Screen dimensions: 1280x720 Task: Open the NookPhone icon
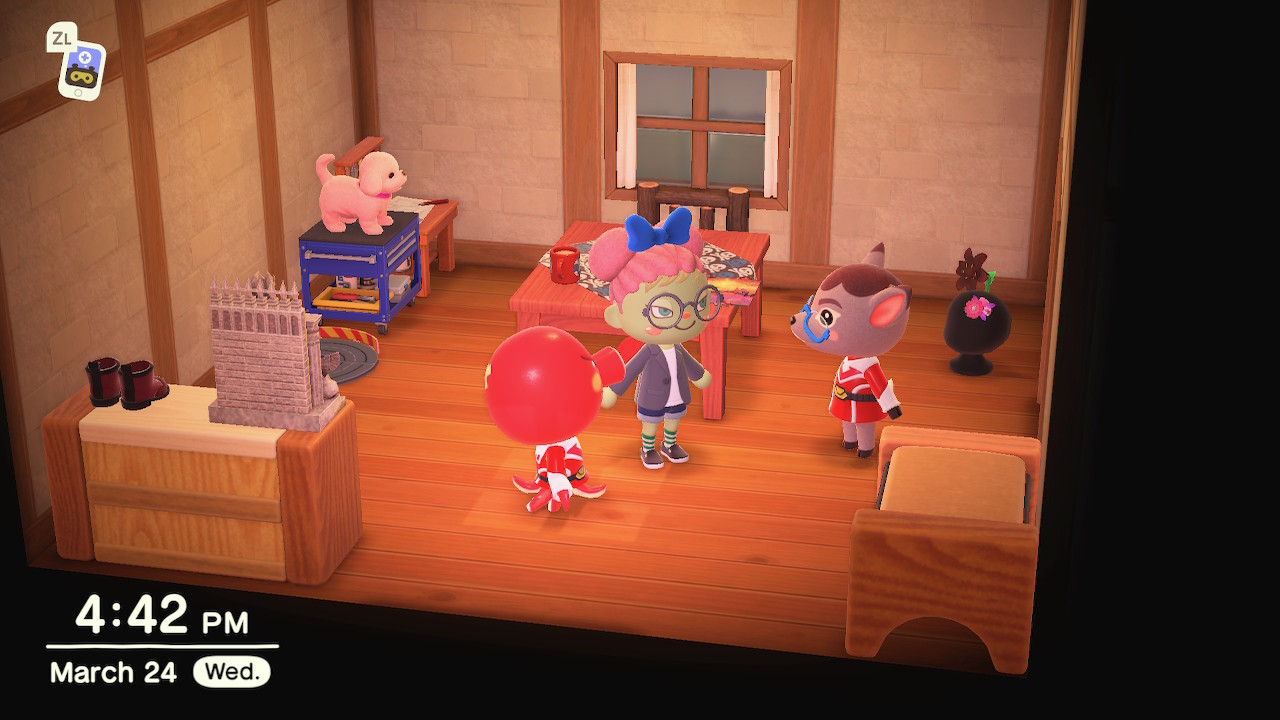coord(81,68)
